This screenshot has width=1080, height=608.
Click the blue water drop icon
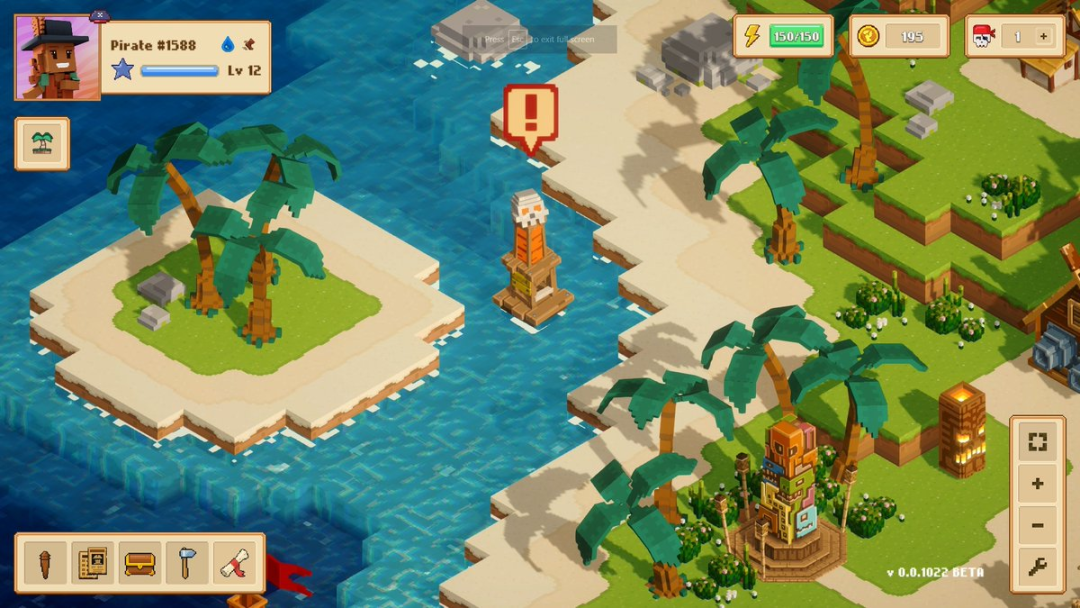pos(227,44)
